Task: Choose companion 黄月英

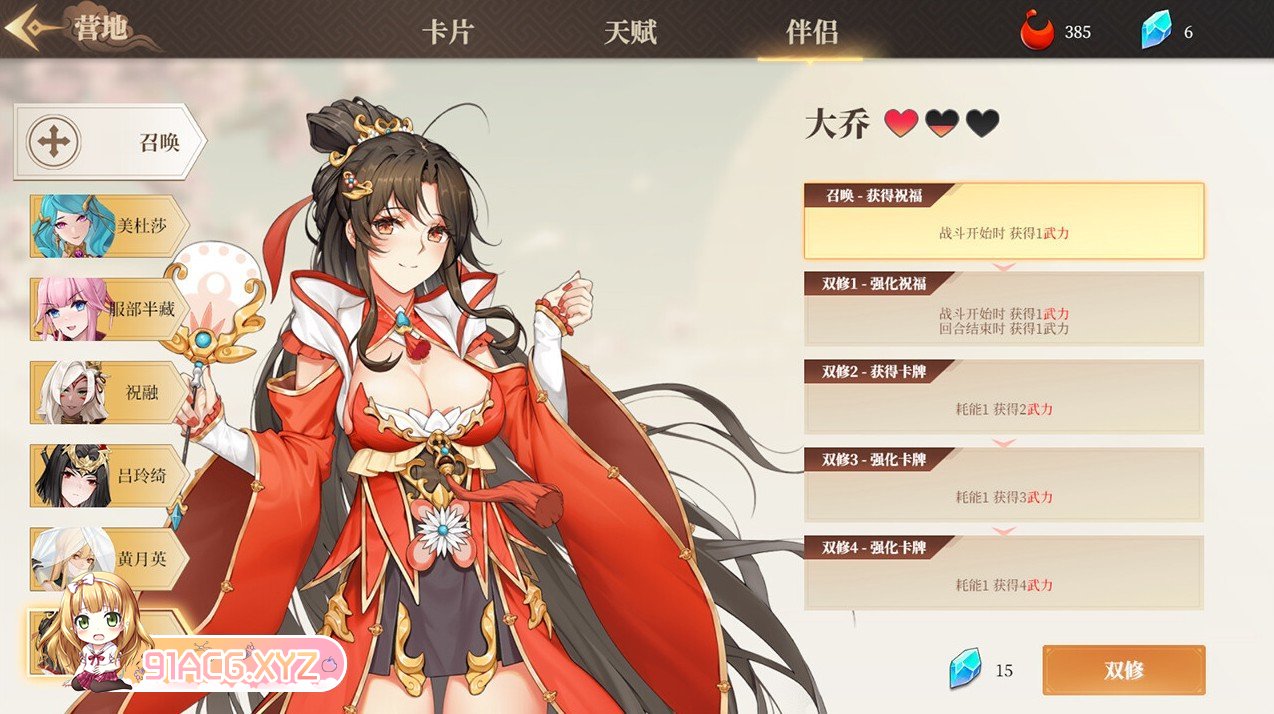Action: point(108,559)
